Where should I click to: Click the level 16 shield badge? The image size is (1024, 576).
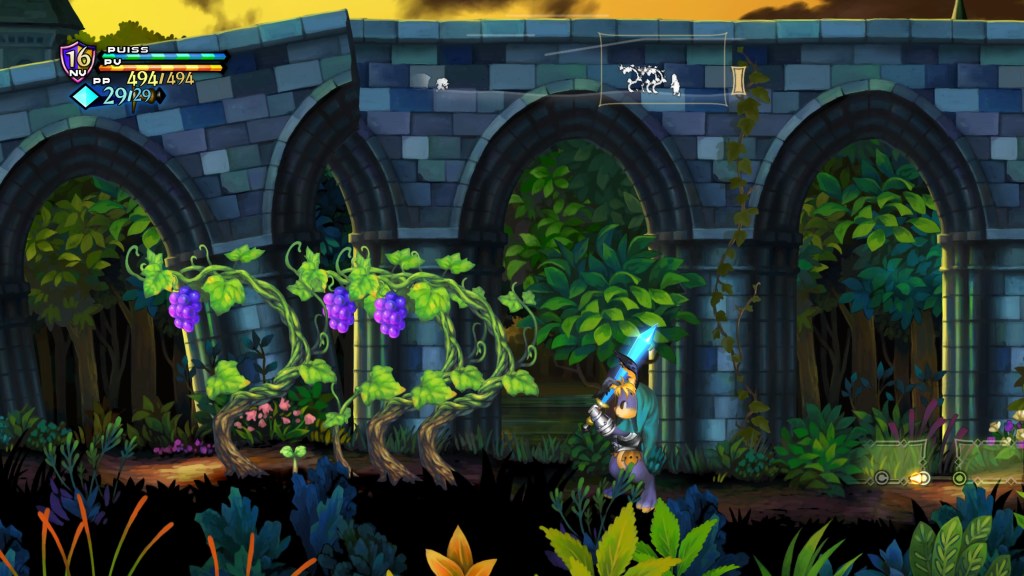(x=76, y=60)
